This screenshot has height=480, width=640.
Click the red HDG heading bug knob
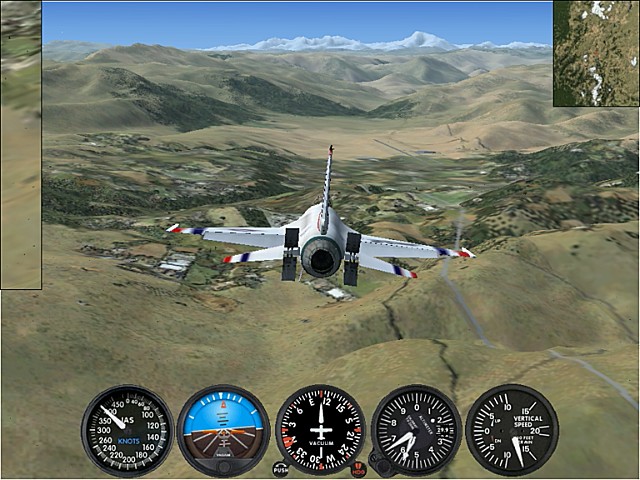pyautogui.click(x=359, y=468)
